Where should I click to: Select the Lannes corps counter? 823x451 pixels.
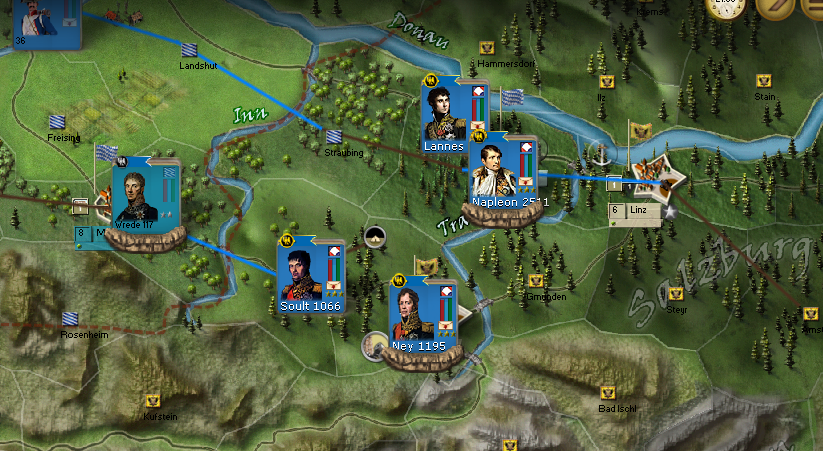(x=443, y=118)
